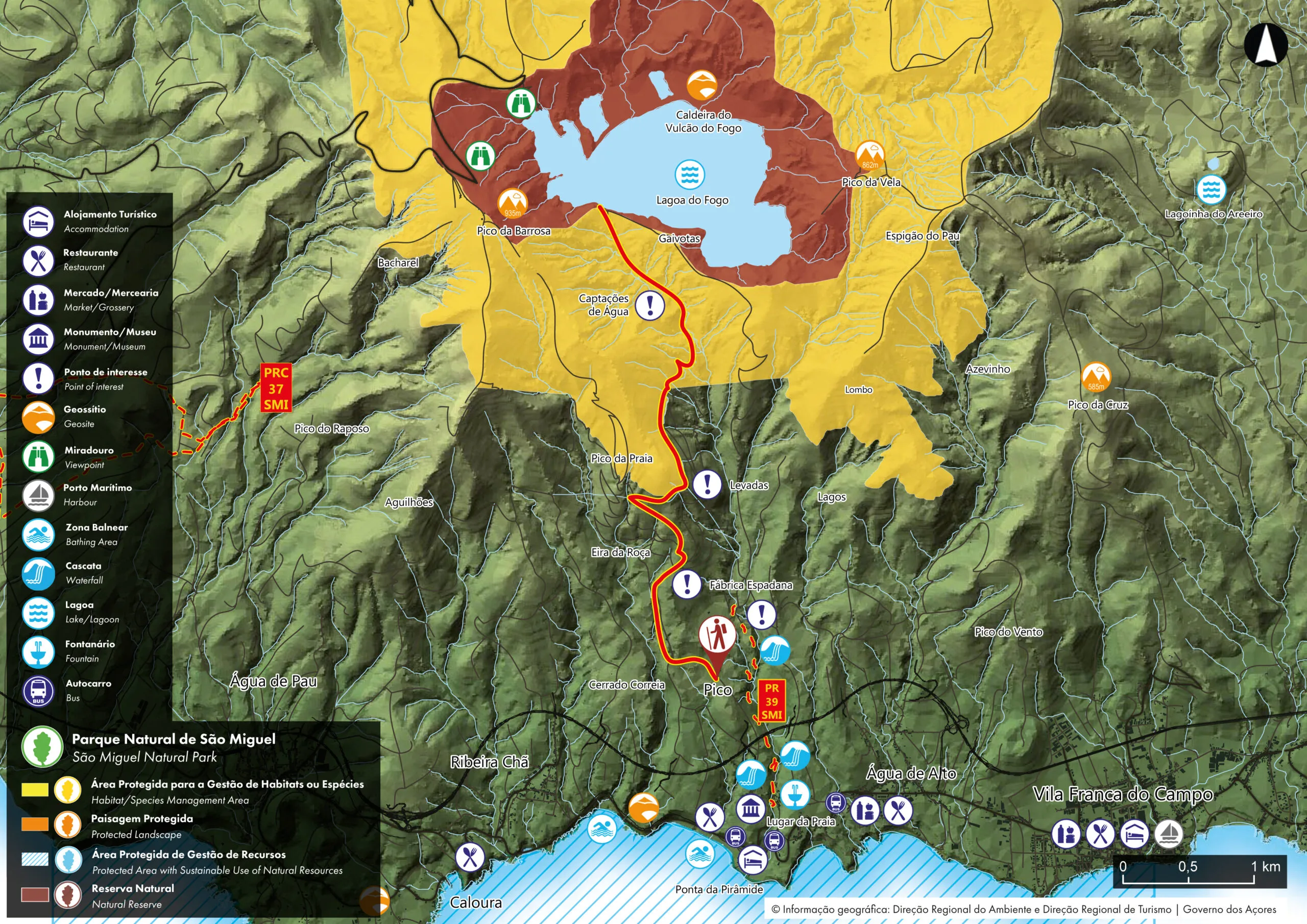Click the north arrow compass
Image resolution: width=1307 pixels, height=924 pixels.
pyautogui.click(x=1266, y=44)
